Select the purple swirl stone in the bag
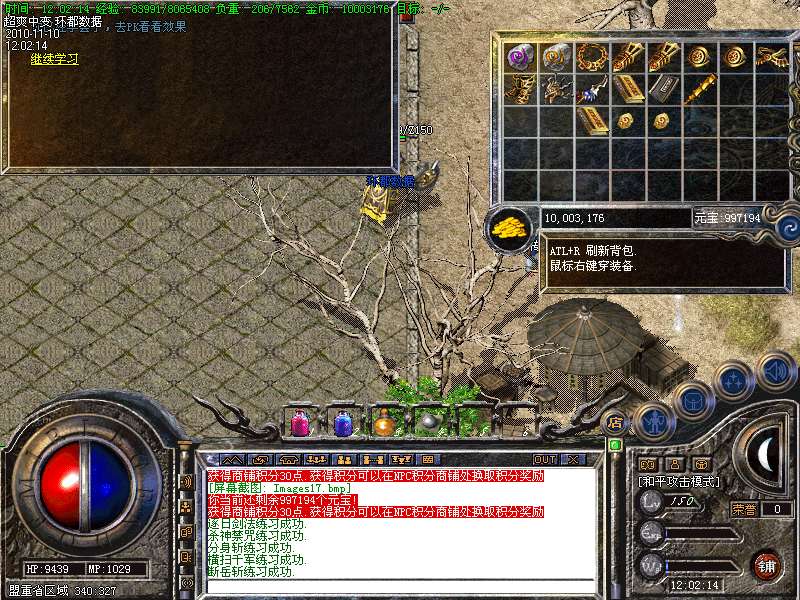Screen dimensions: 800x600 tap(520, 56)
